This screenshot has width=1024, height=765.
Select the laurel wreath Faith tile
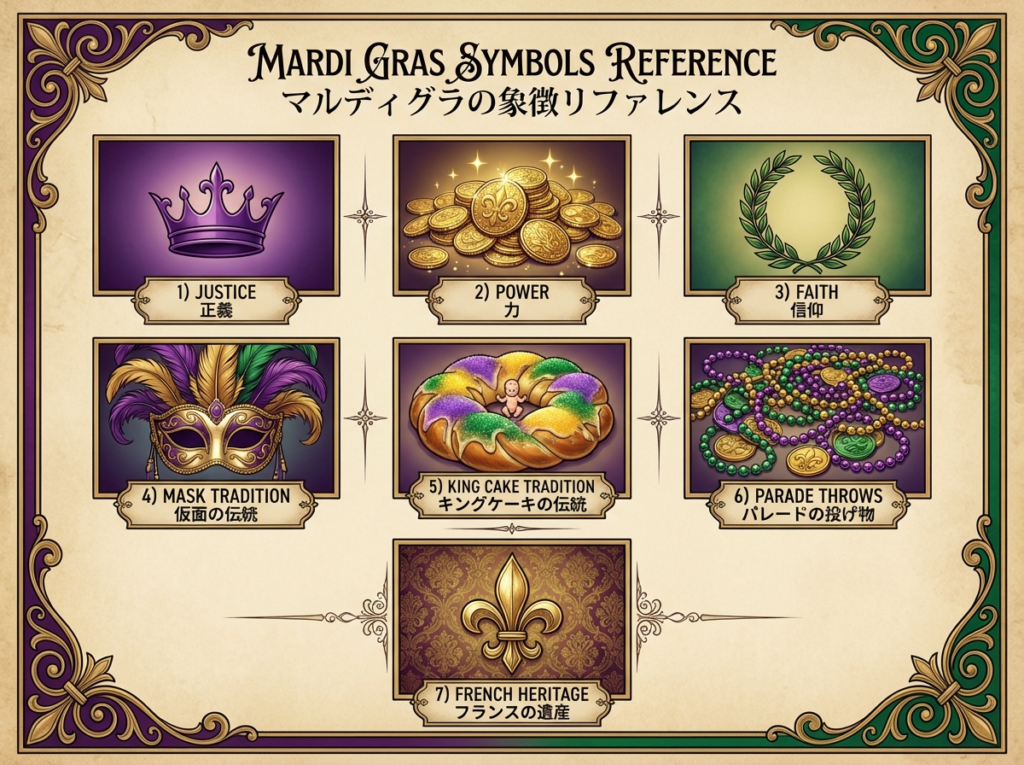click(x=806, y=215)
